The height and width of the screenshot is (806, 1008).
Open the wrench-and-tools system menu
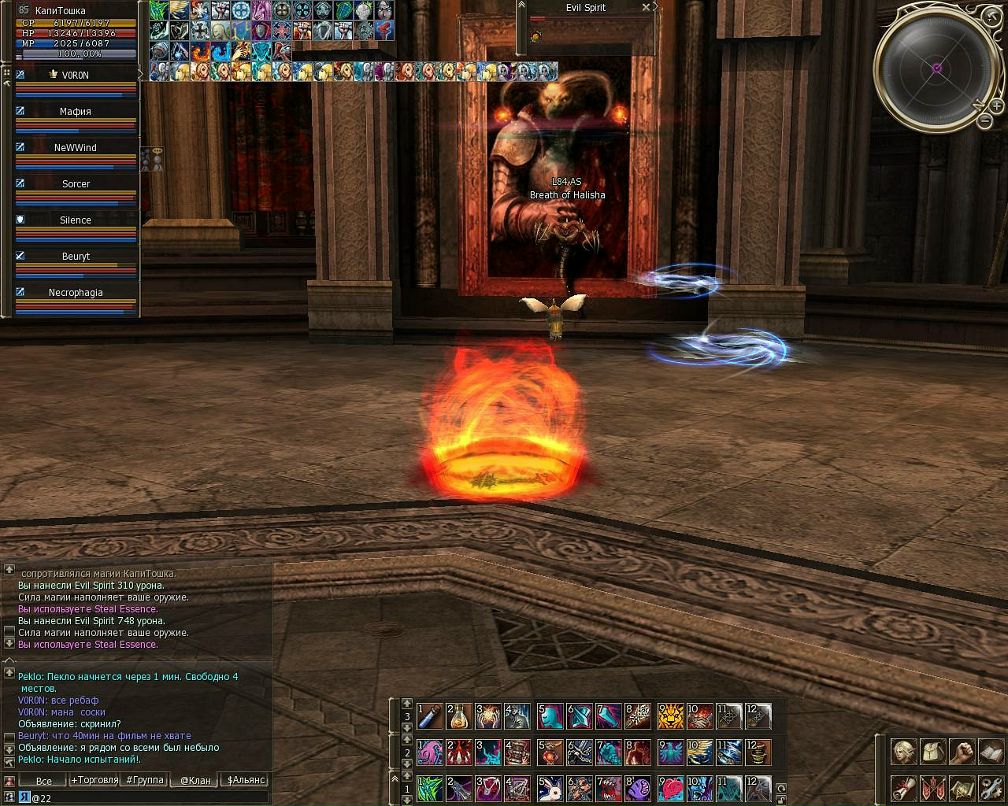tap(990, 788)
